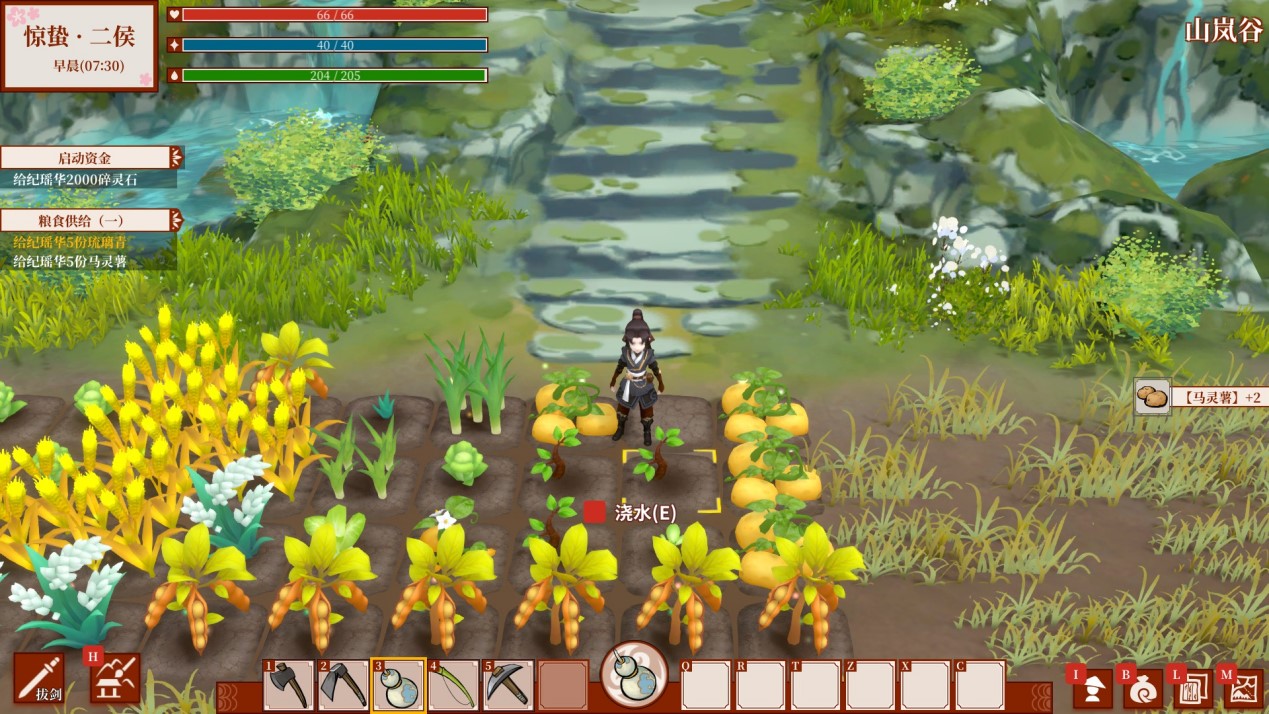This screenshot has height=714, width=1269.
Task: Choose the water gourd in slot 3
Action: point(398,686)
